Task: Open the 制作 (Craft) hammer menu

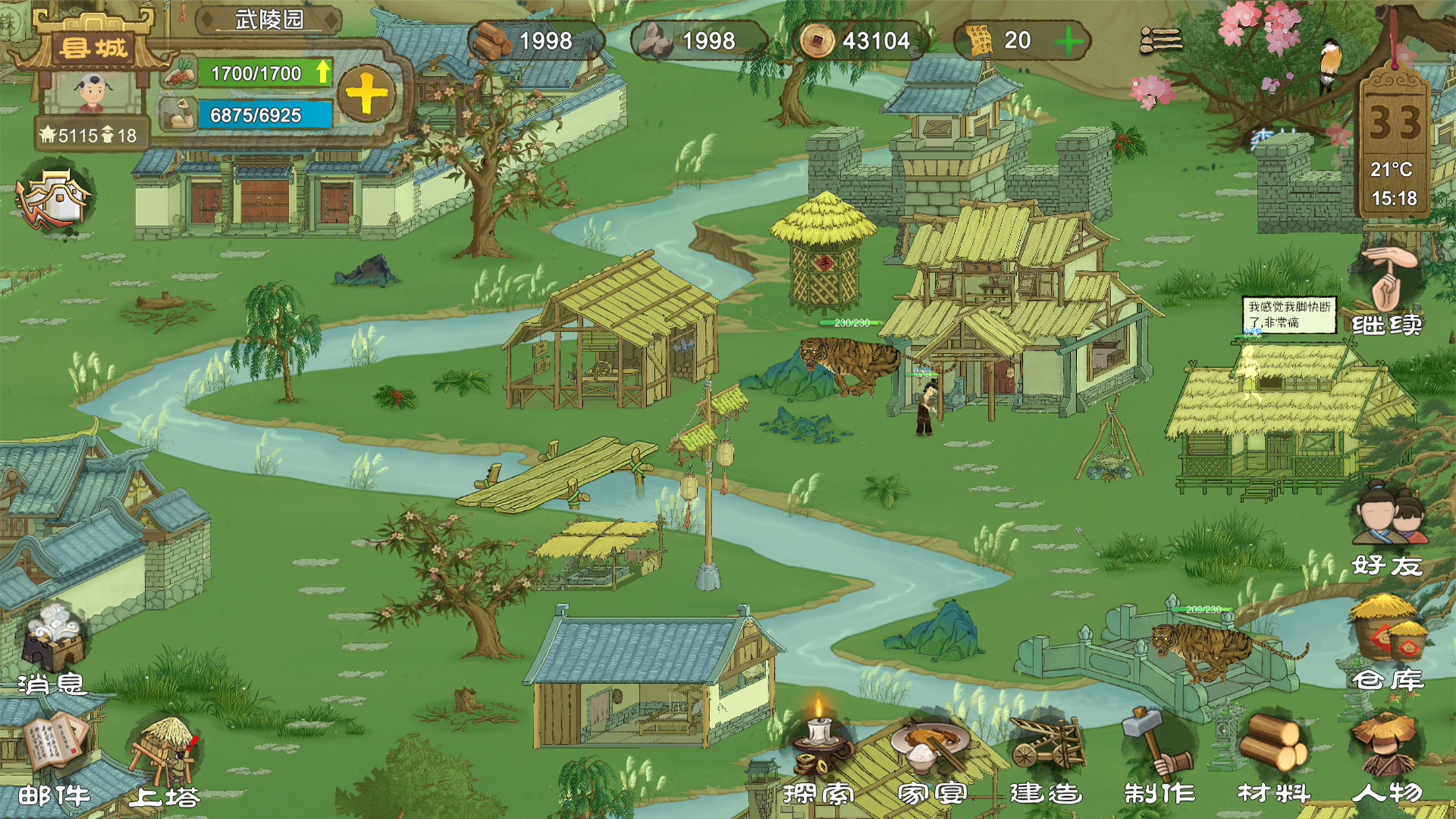Action: click(x=1158, y=752)
